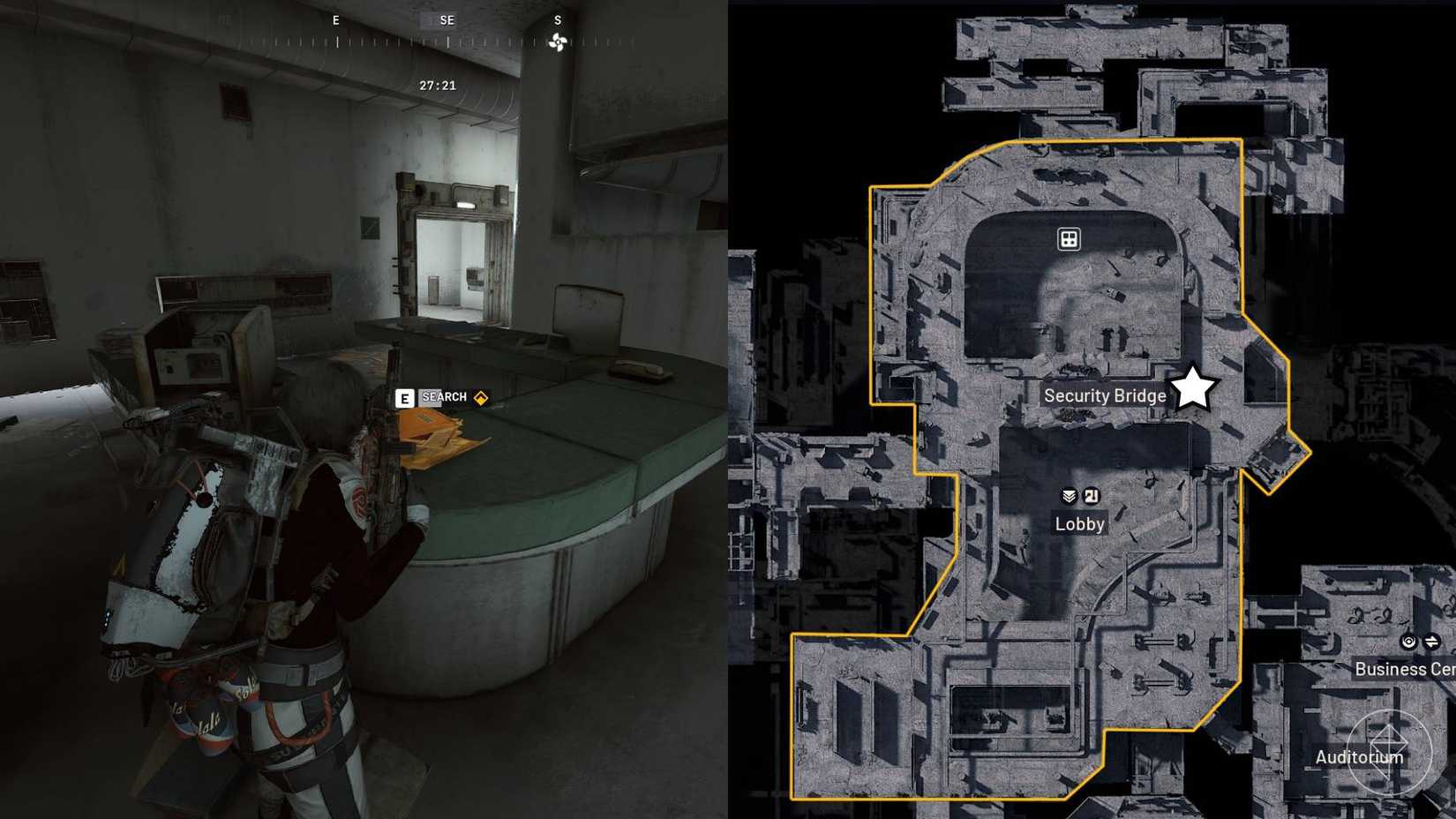Select the Security Bridge map label
Screen dimensions: 1456x819
click(1104, 395)
